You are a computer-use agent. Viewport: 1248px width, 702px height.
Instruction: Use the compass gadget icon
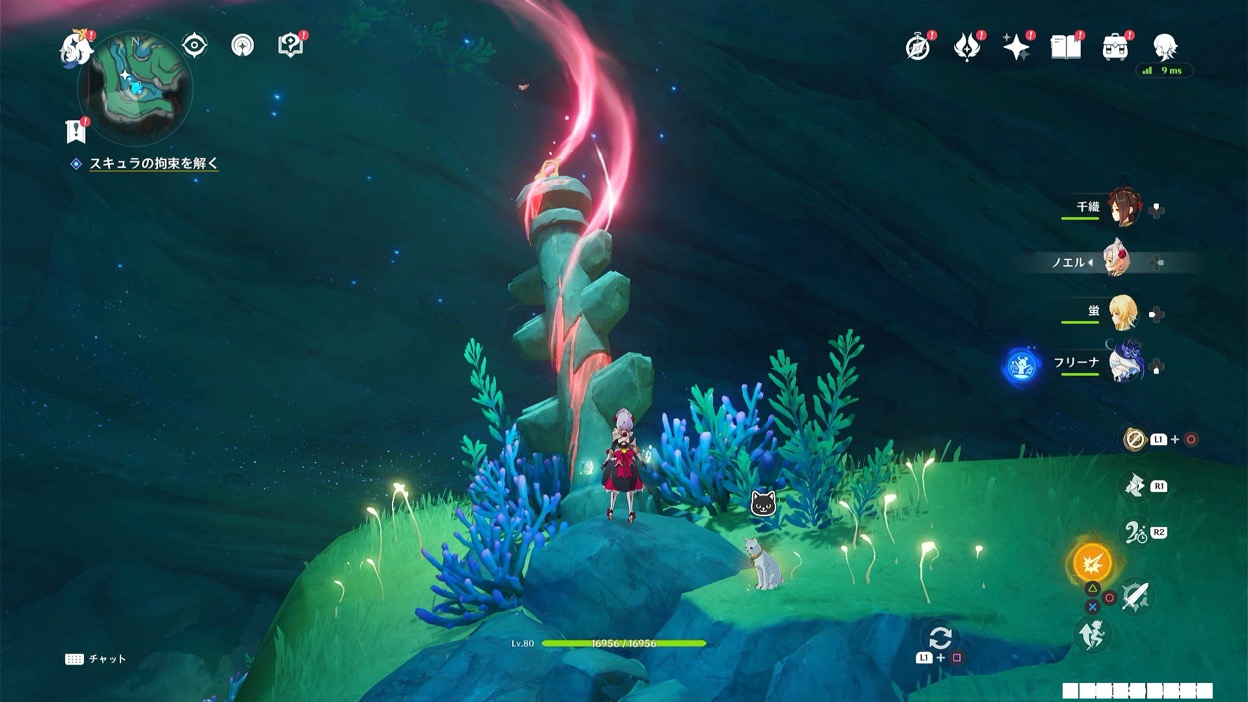click(x=1134, y=439)
